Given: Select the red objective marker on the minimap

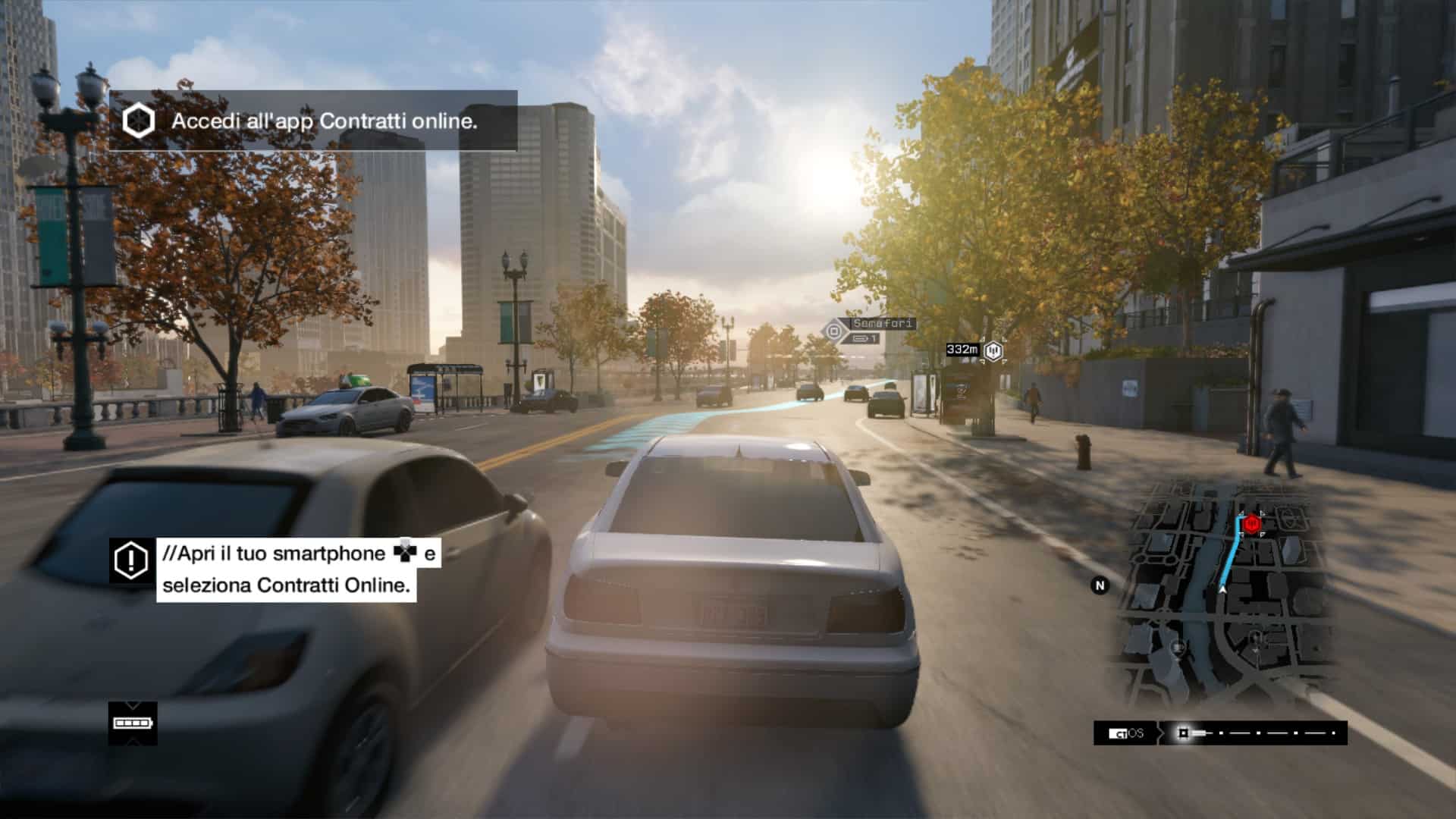Looking at the screenshot, I should pyautogui.click(x=1251, y=522).
